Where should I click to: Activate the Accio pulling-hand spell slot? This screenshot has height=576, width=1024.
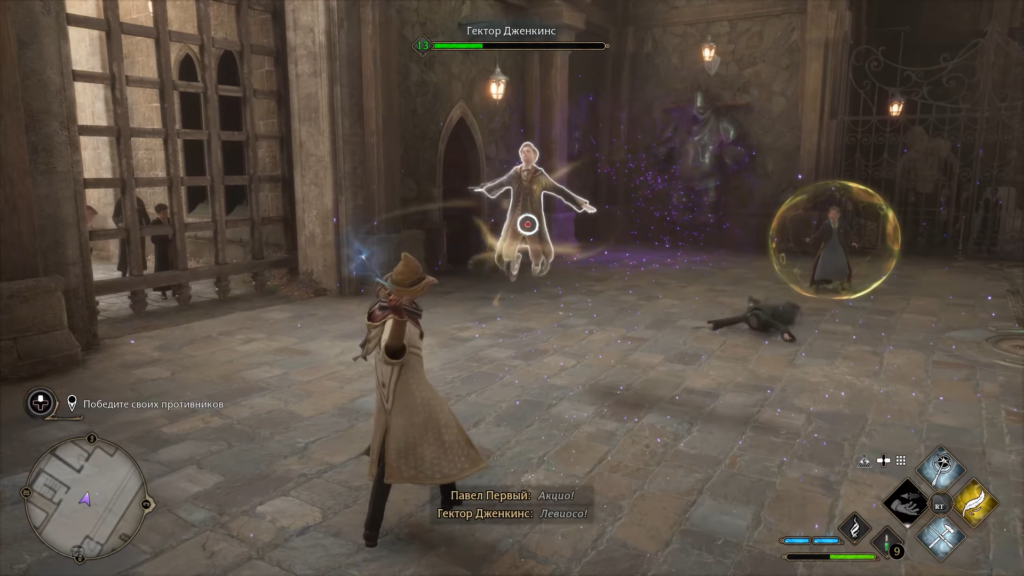click(x=907, y=501)
